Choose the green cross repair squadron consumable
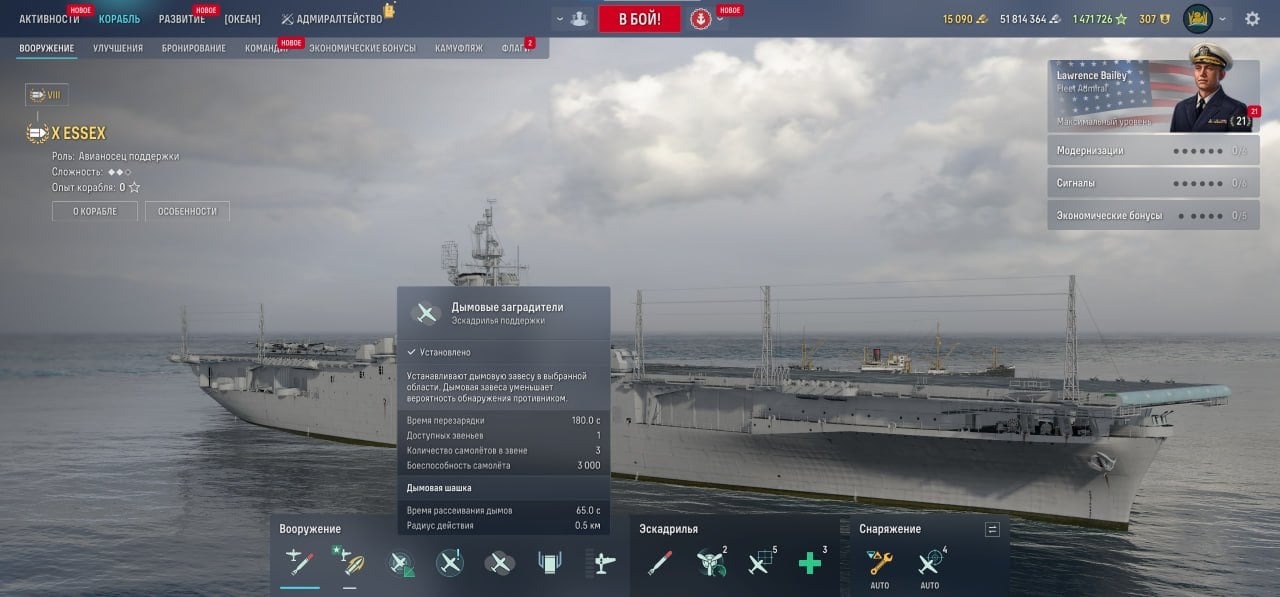 tap(809, 563)
